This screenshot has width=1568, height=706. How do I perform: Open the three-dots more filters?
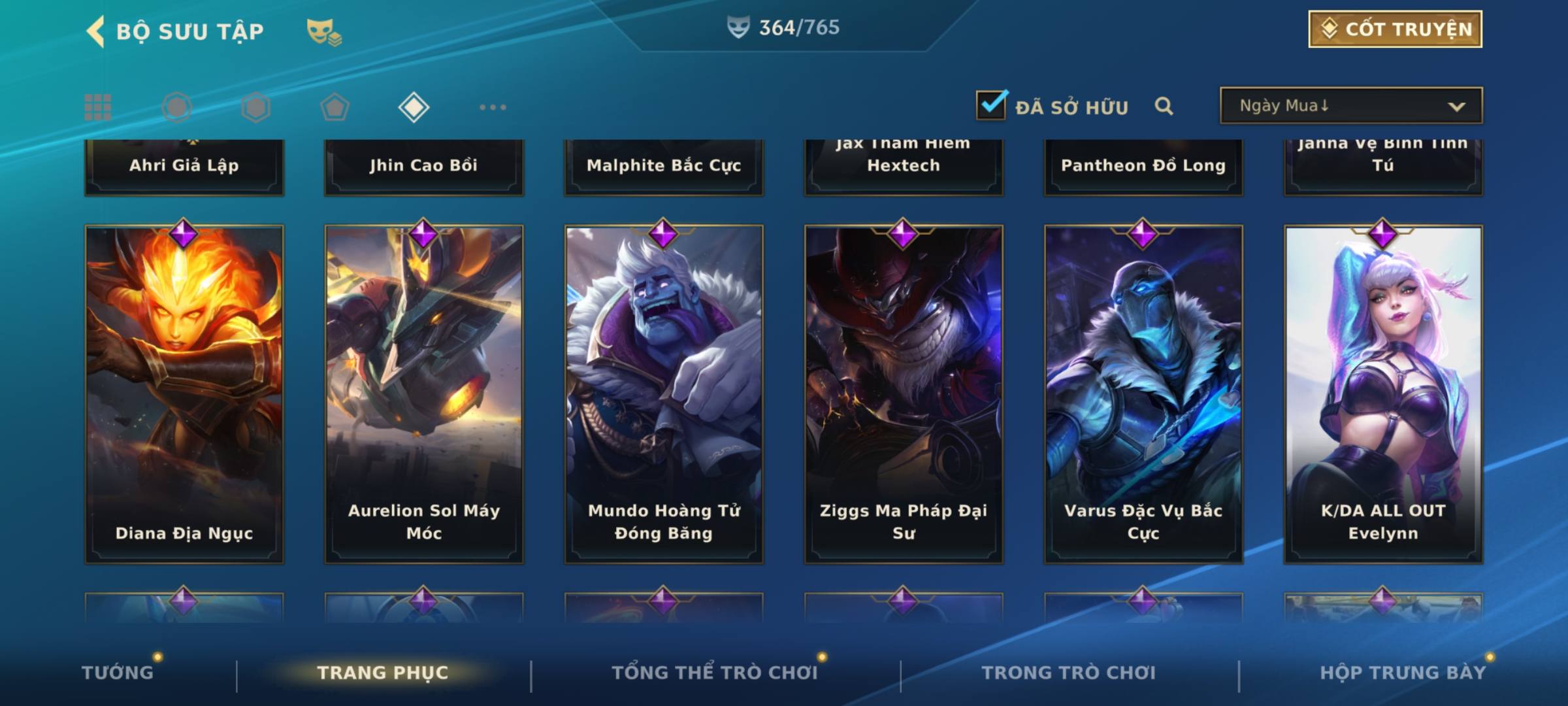[493, 107]
